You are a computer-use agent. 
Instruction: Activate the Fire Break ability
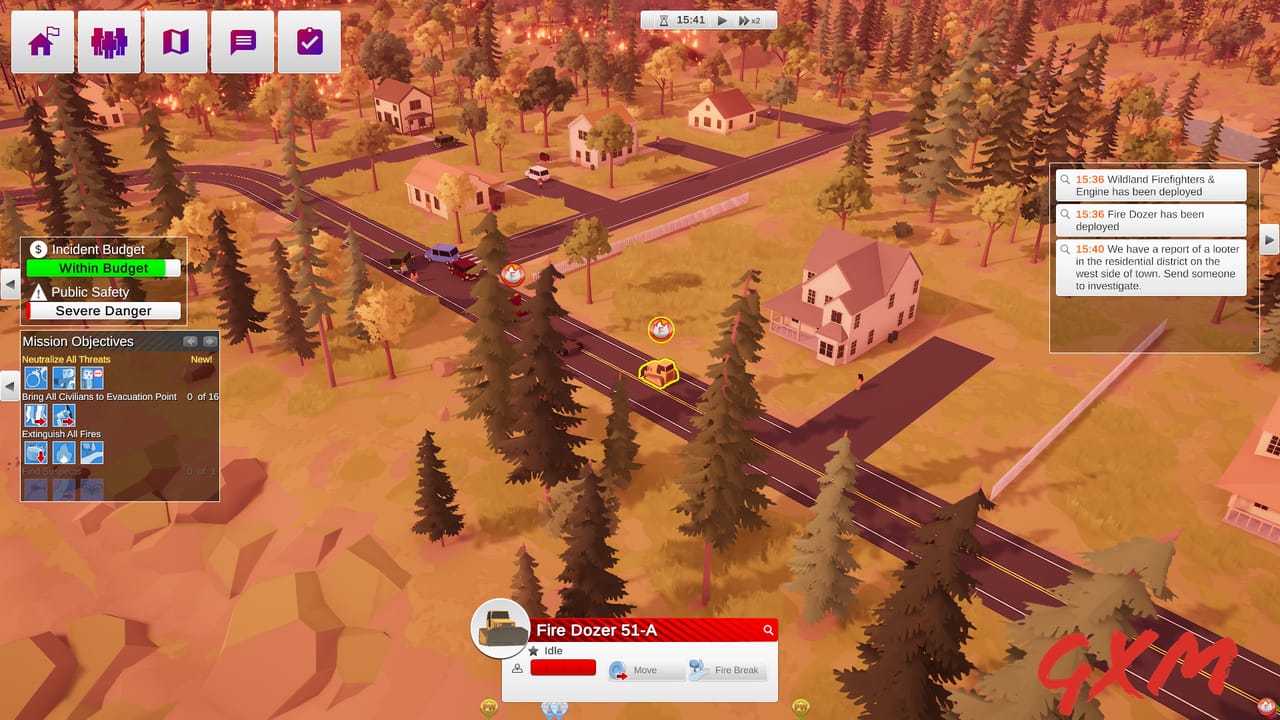point(727,670)
